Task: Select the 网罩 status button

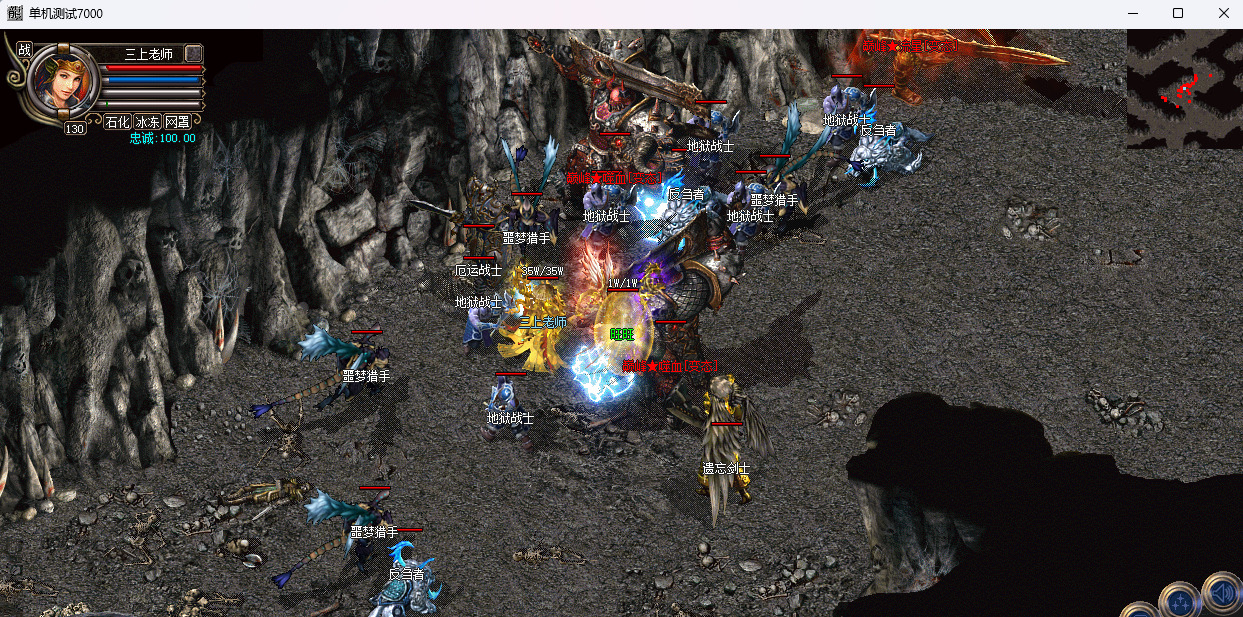Action: [x=178, y=122]
